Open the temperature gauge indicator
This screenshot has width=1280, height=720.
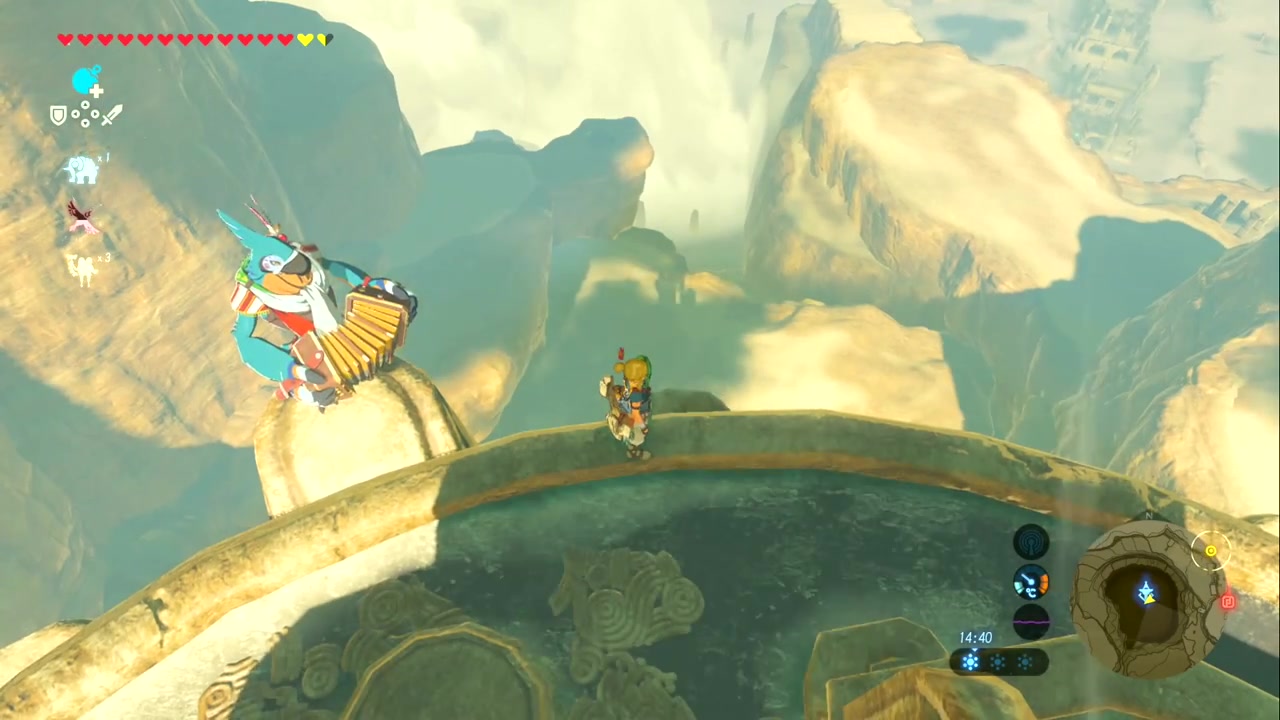(x=1030, y=583)
